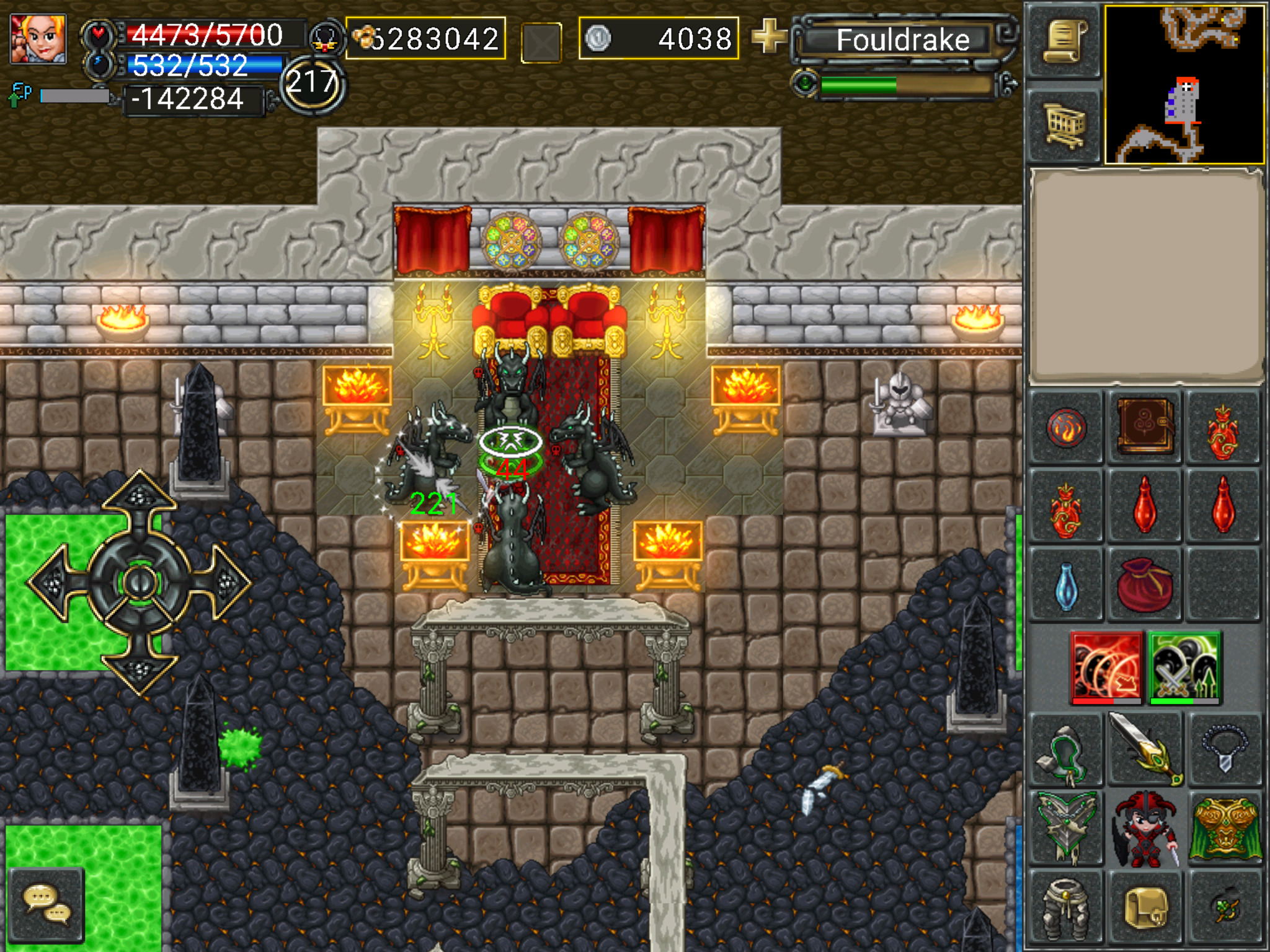Use the blue mana potion

[x=1066, y=585]
